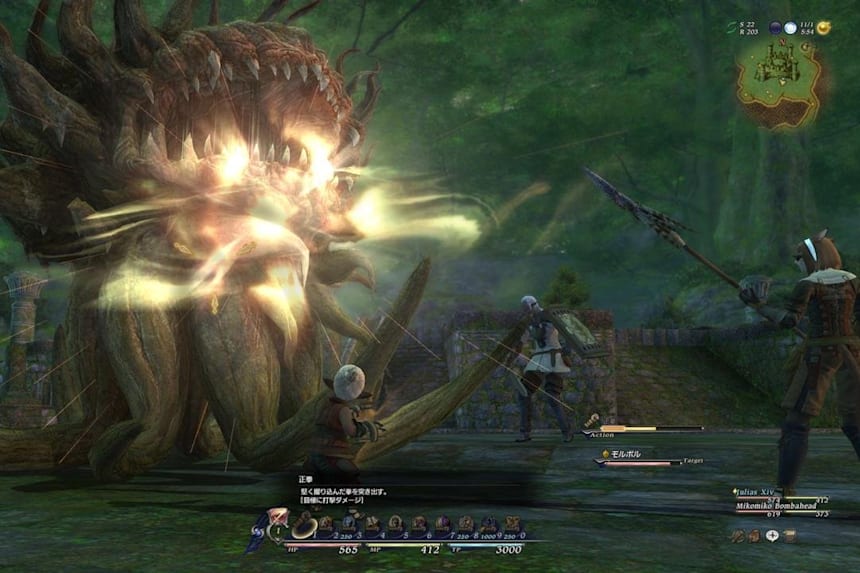Image resolution: width=860 pixels, height=573 pixels.
Task: Activate hotbar action in slot 1
Action: click(x=304, y=524)
